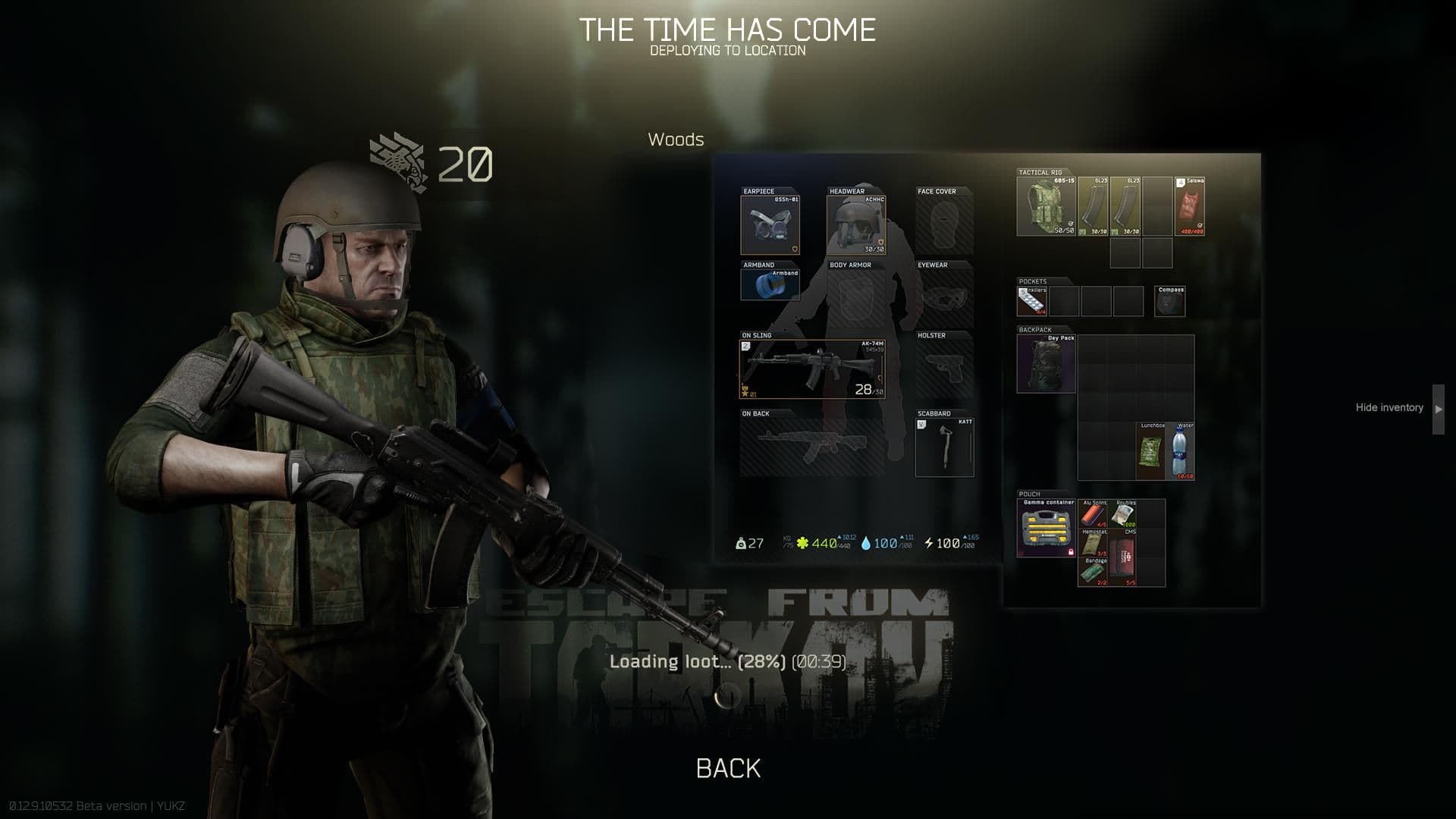Select the Gamma container in the pouch
The width and height of the screenshot is (1456, 819).
pos(1047,527)
